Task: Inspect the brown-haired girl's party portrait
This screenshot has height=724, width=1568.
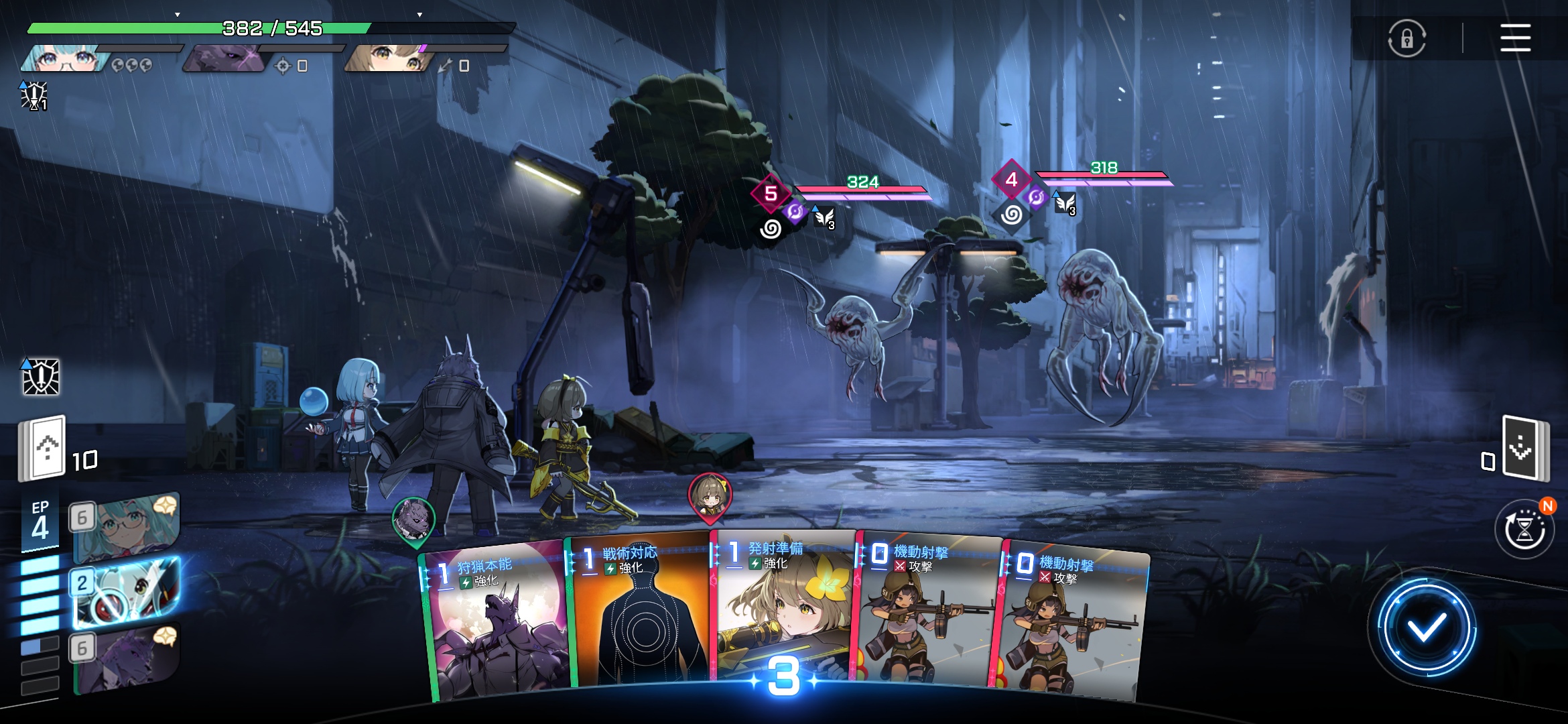Action: tap(385, 59)
